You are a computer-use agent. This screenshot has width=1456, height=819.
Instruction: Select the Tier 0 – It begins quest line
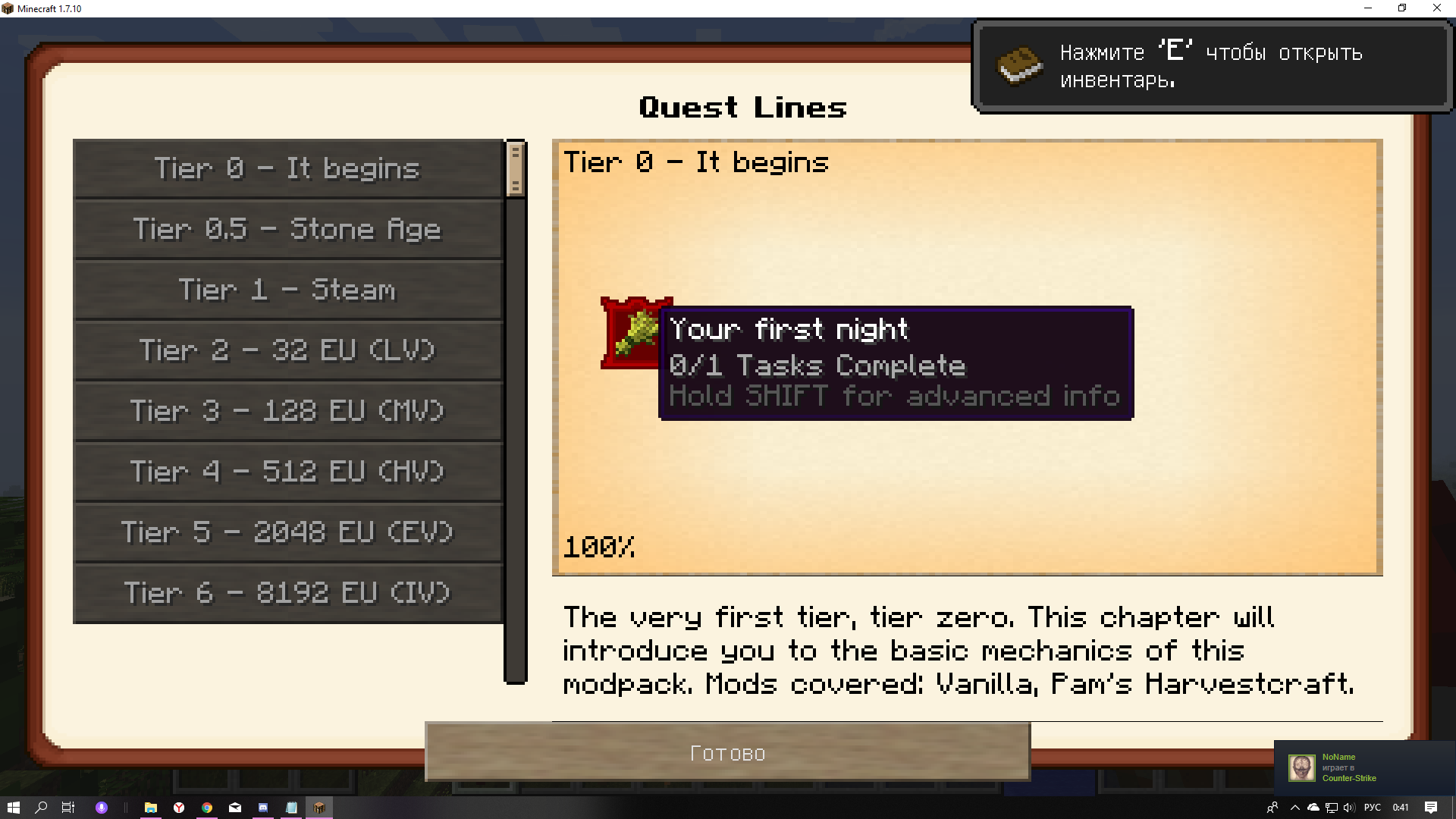(287, 168)
